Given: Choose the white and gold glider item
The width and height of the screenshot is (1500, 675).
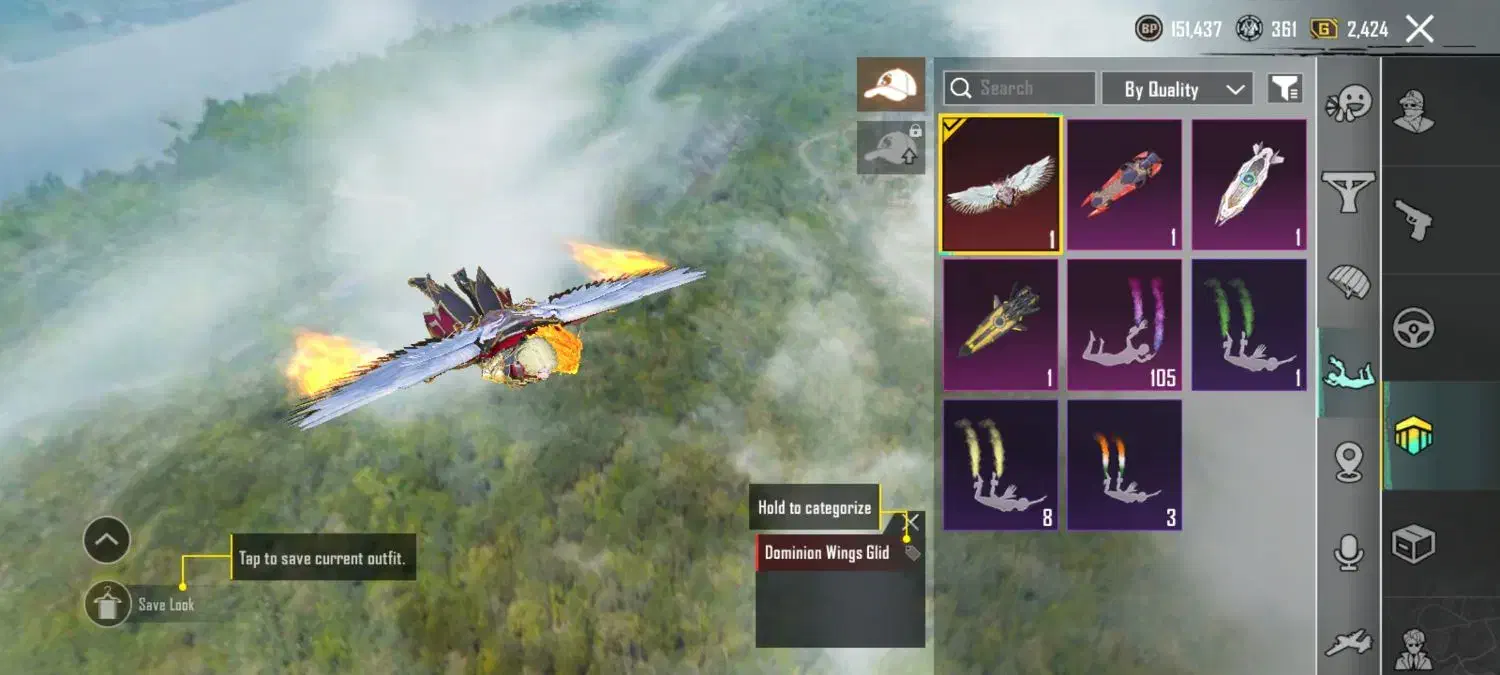Looking at the screenshot, I should [1248, 184].
